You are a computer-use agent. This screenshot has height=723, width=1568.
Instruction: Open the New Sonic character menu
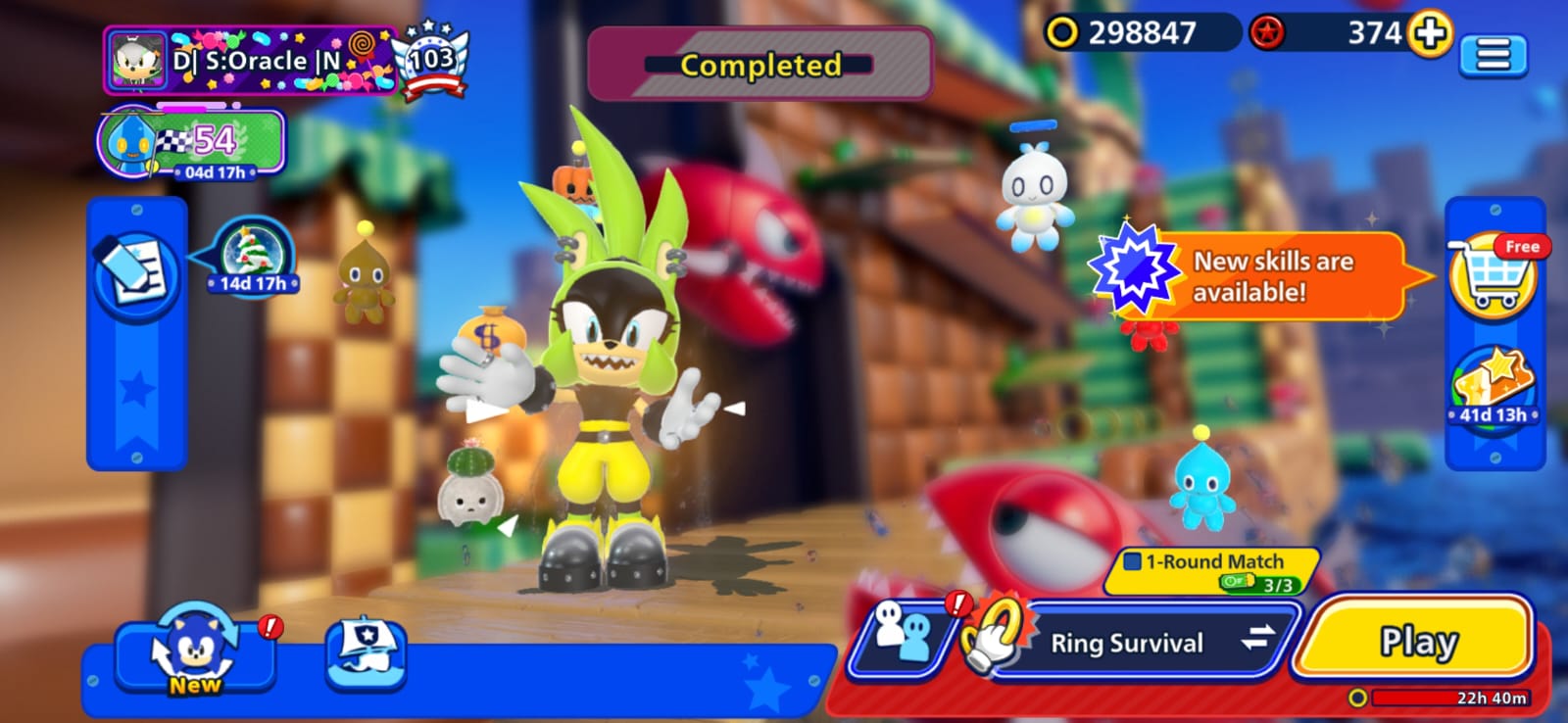194,651
